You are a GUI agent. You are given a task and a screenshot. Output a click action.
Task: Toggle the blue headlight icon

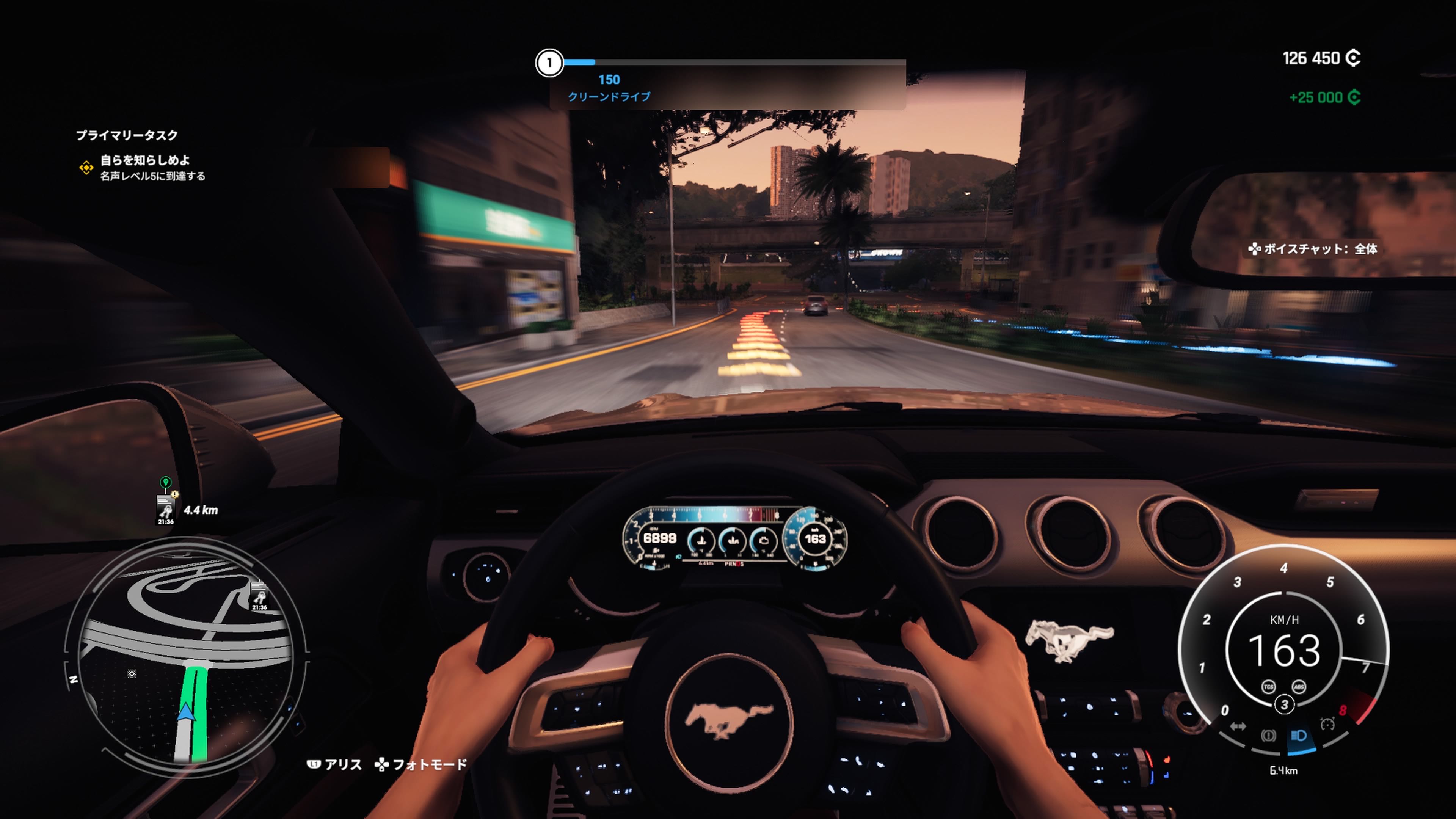point(1298,735)
